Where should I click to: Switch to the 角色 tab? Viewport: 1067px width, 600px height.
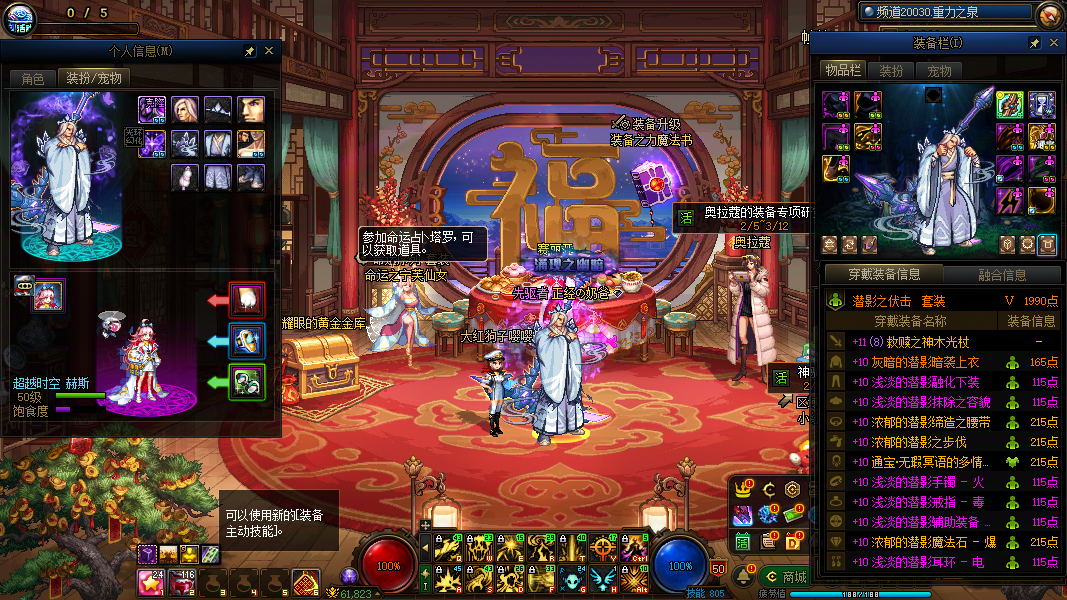pyautogui.click(x=33, y=78)
